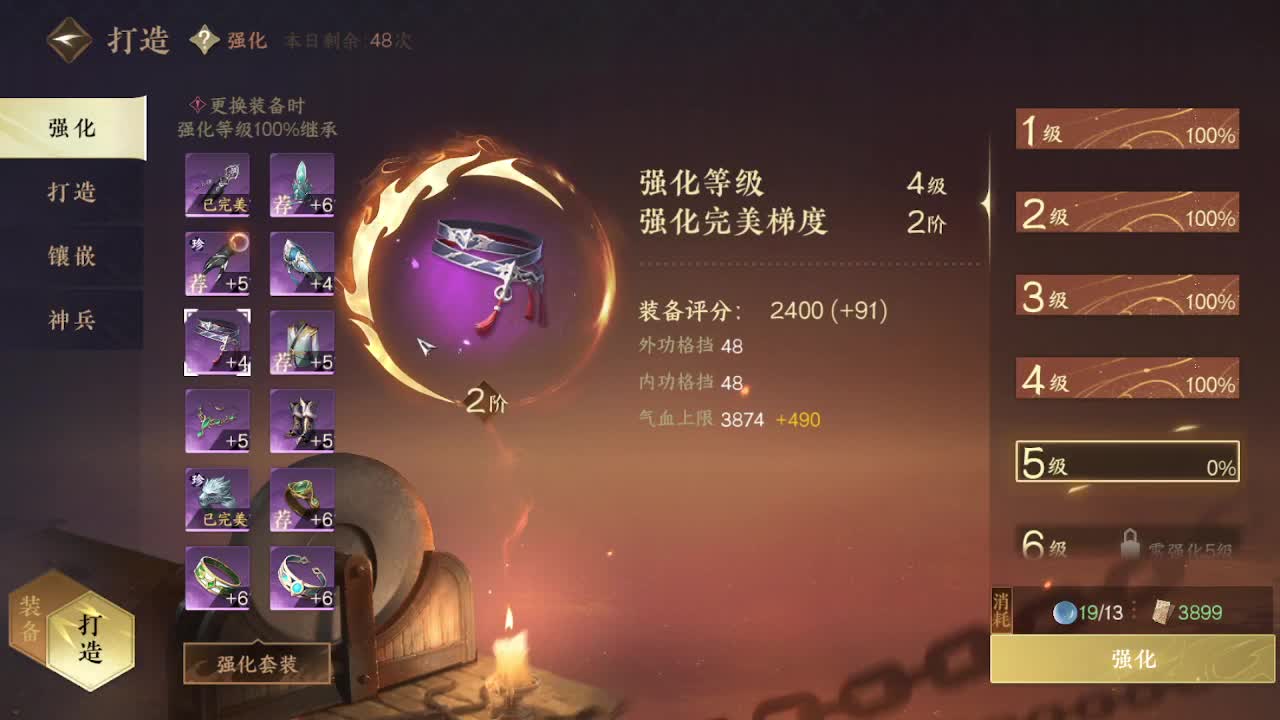Click the back arrow to exit 打造

[68, 40]
